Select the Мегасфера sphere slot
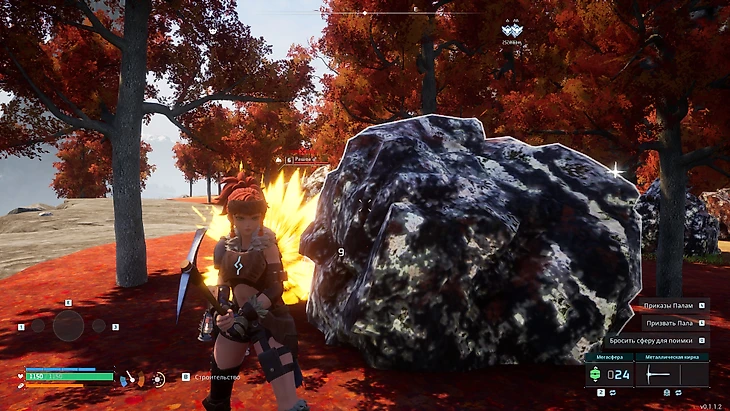The image size is (730, 411). click(x=608, y=375)
